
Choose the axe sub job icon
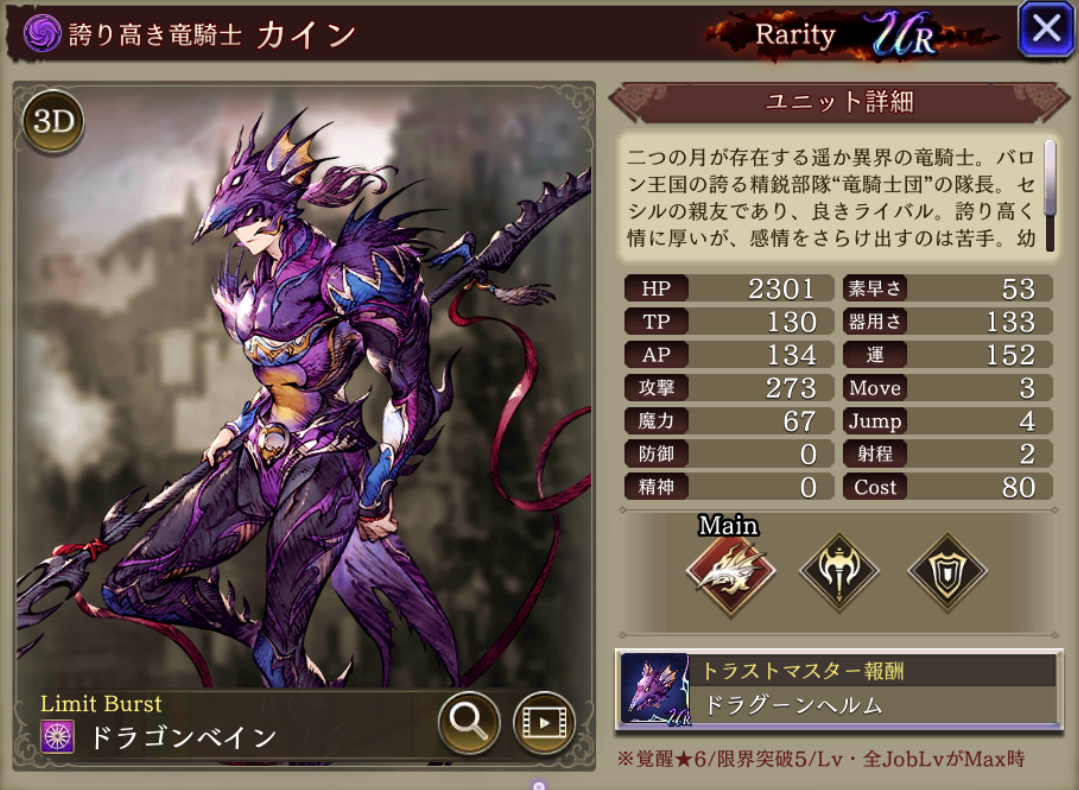point(839,573)
